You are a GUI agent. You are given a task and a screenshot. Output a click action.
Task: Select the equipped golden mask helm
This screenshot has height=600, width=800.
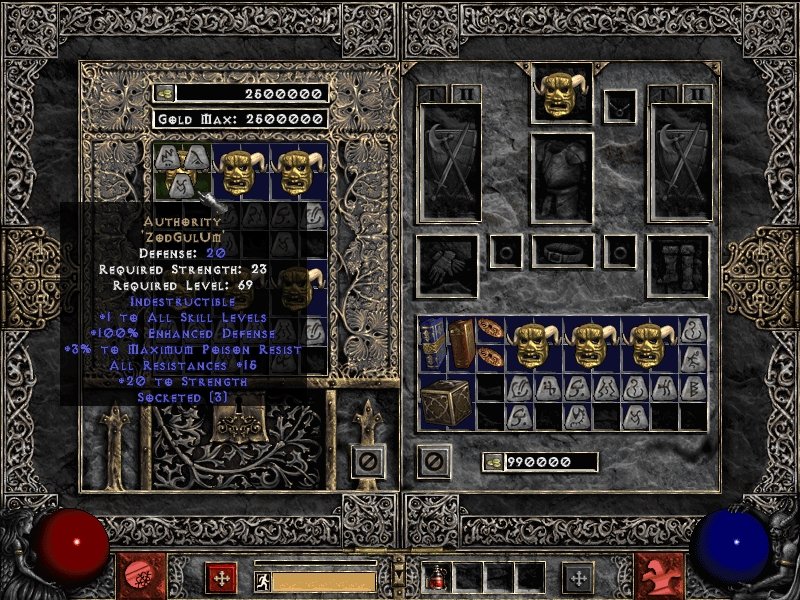[561, 93]
